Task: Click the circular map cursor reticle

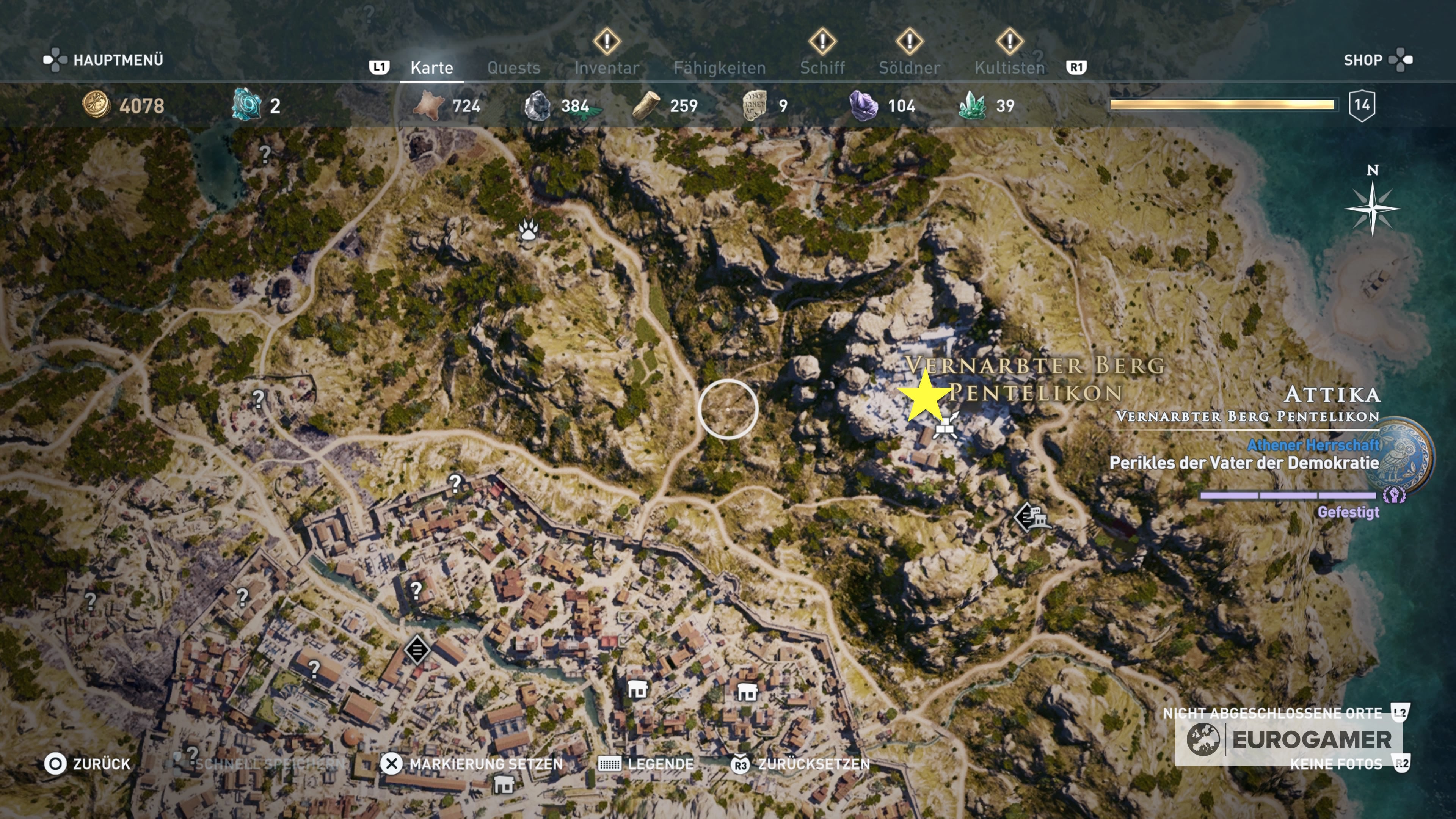Action: (x=728, y=409)
